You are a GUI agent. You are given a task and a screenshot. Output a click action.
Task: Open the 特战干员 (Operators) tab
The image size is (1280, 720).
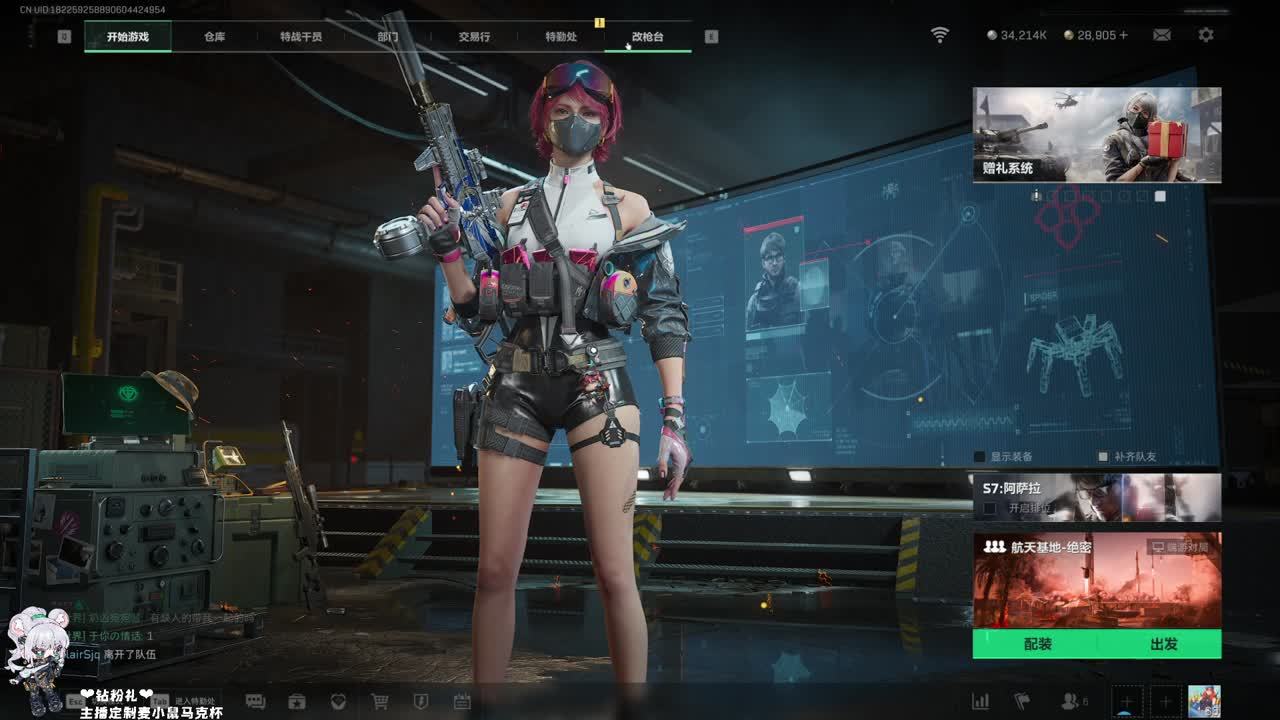click(x=301, y=37)
